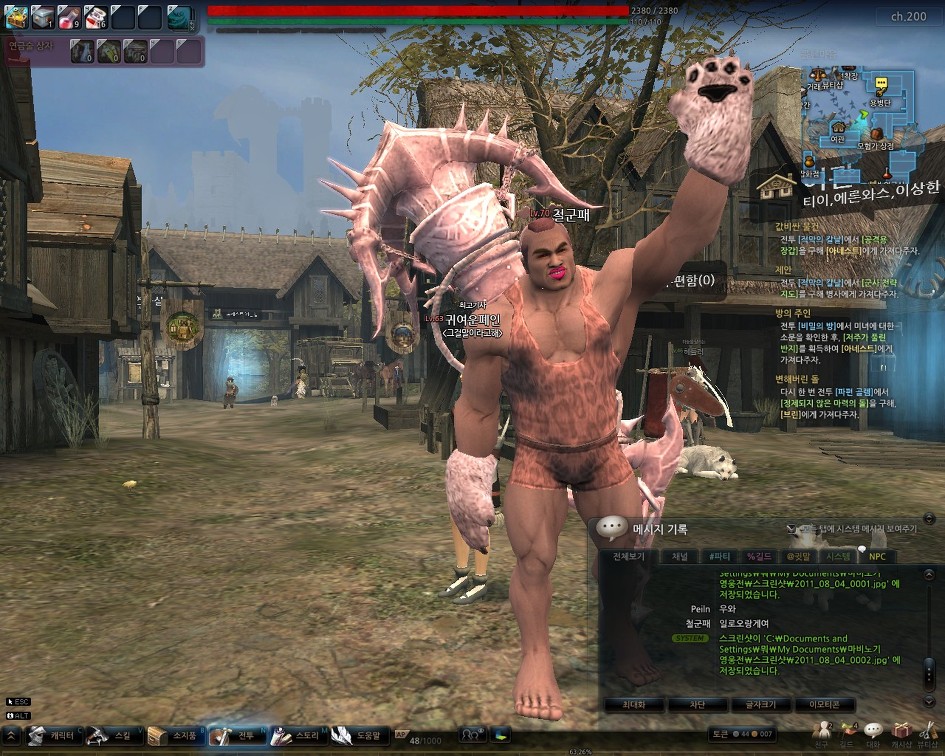Use the red potion quickslot
The width and height of the screenshot is (945, 756).
point(68,16)
